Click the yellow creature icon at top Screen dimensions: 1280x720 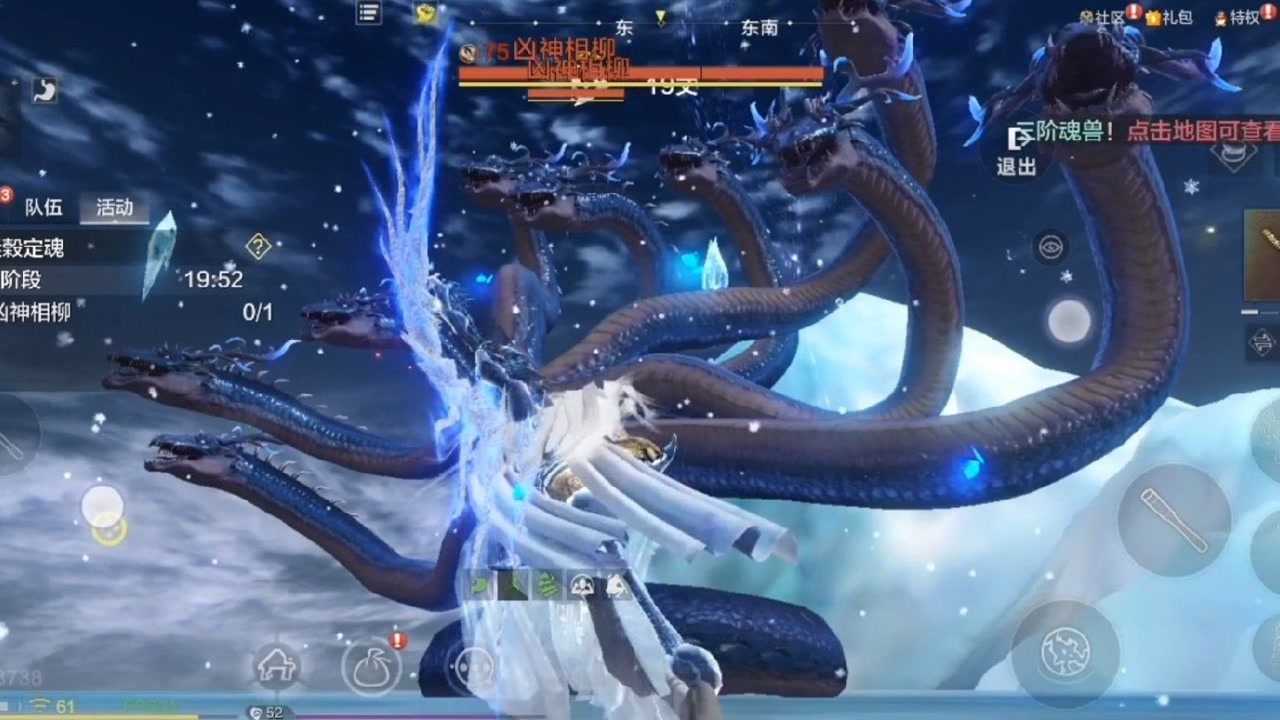click(427, 13)
